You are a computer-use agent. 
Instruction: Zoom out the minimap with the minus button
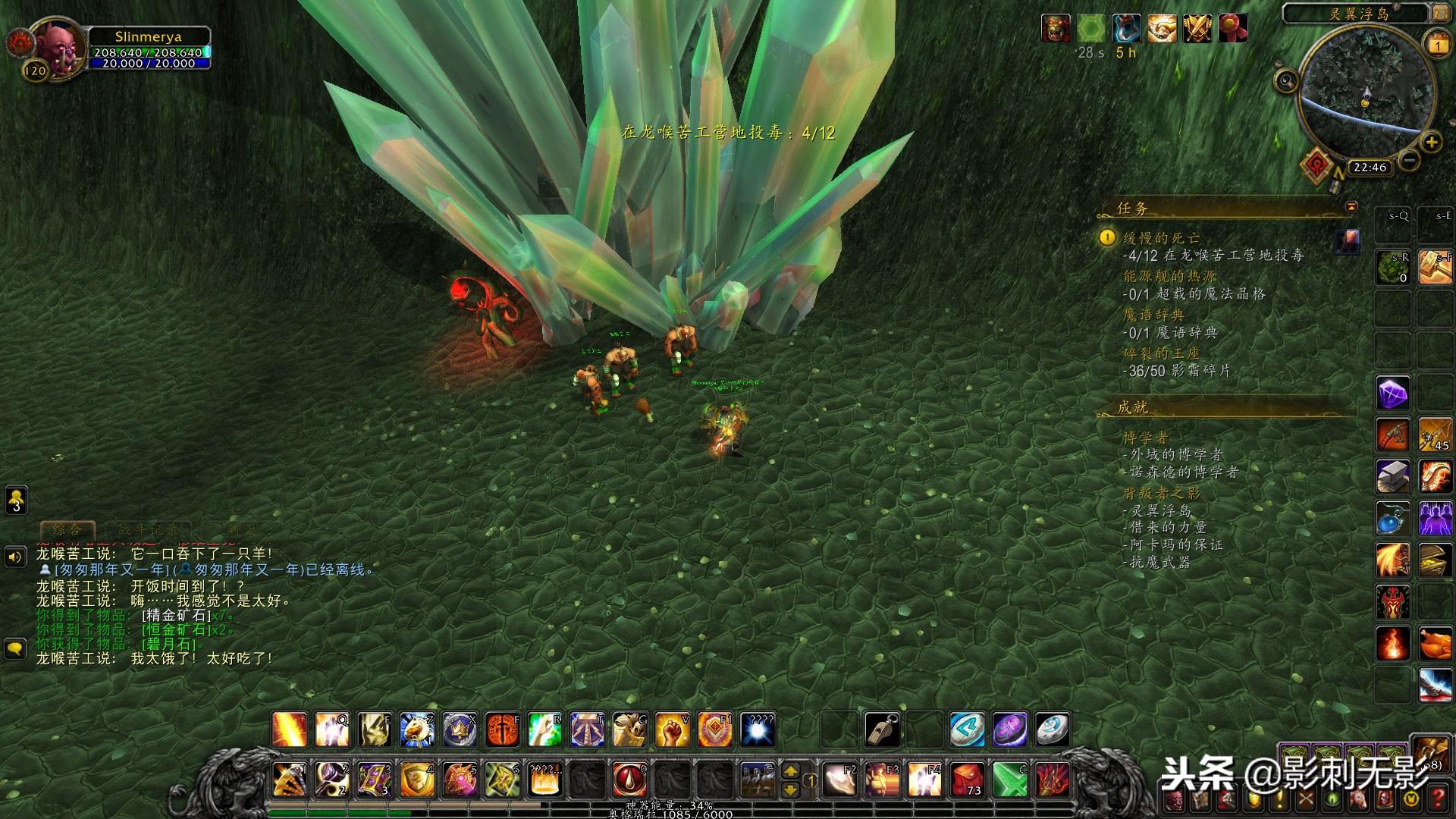click(x=1409, y=160)
